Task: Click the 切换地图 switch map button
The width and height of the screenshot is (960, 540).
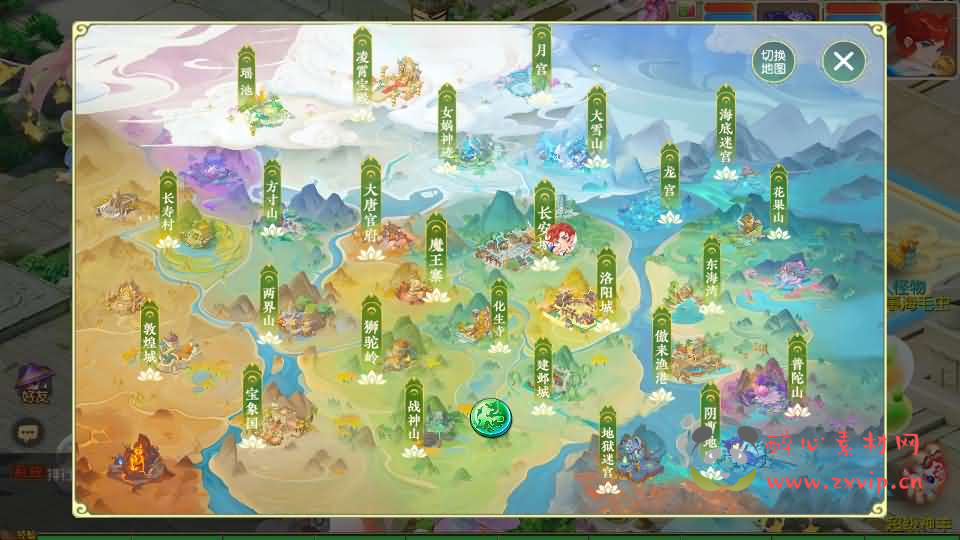Action: (x=773, y=63)
